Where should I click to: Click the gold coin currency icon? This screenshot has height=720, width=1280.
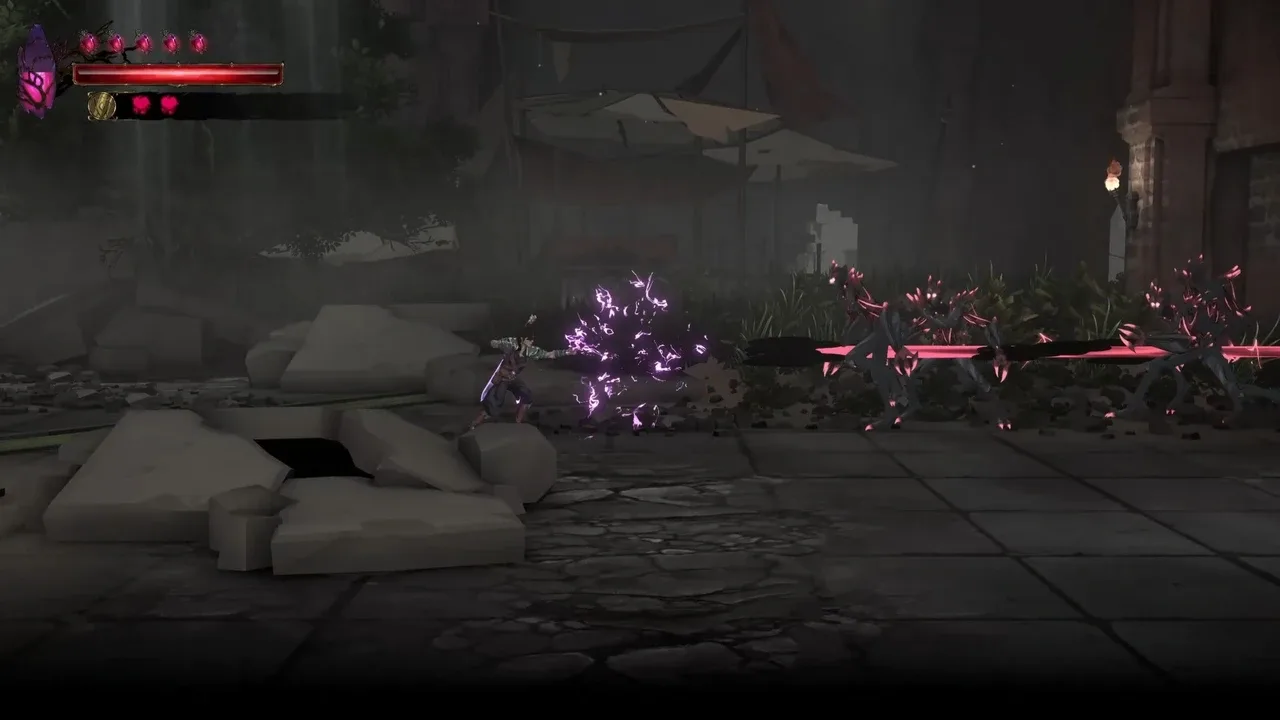tap(103, 105)
